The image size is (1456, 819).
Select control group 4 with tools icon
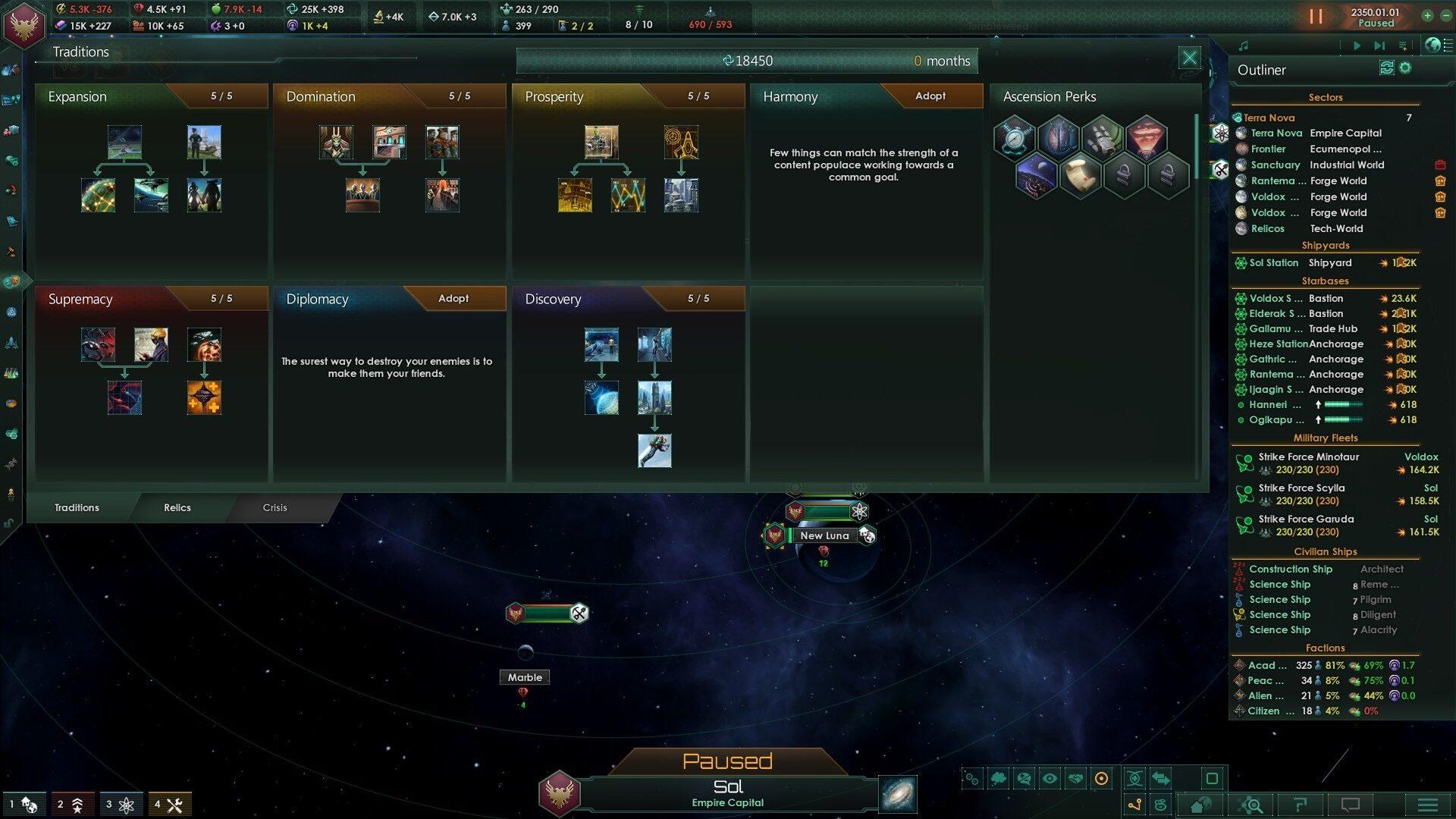pyautogui.click(x=168, y=804)
